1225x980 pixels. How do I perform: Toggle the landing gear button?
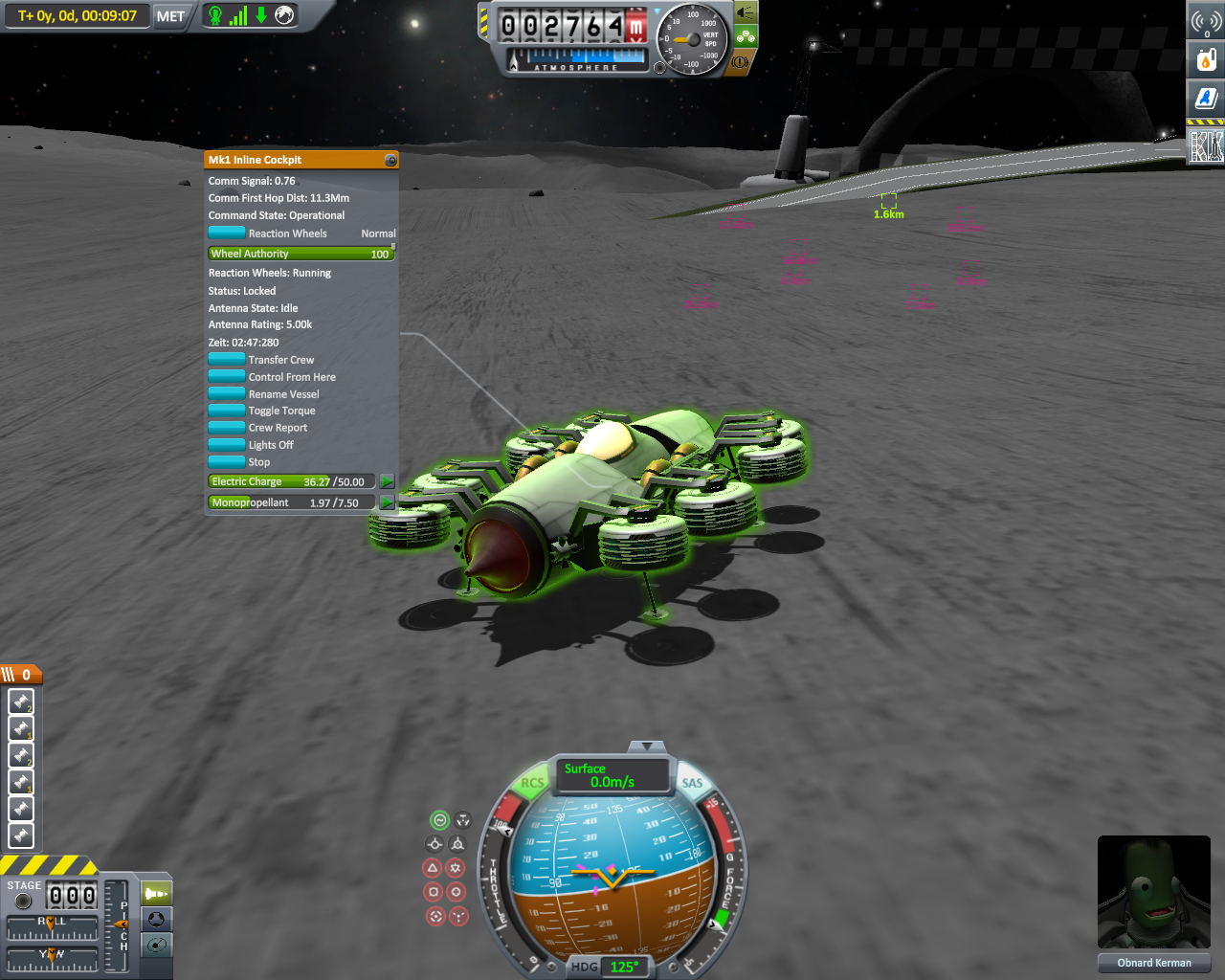pyautogui.click(x=745, y=37)
